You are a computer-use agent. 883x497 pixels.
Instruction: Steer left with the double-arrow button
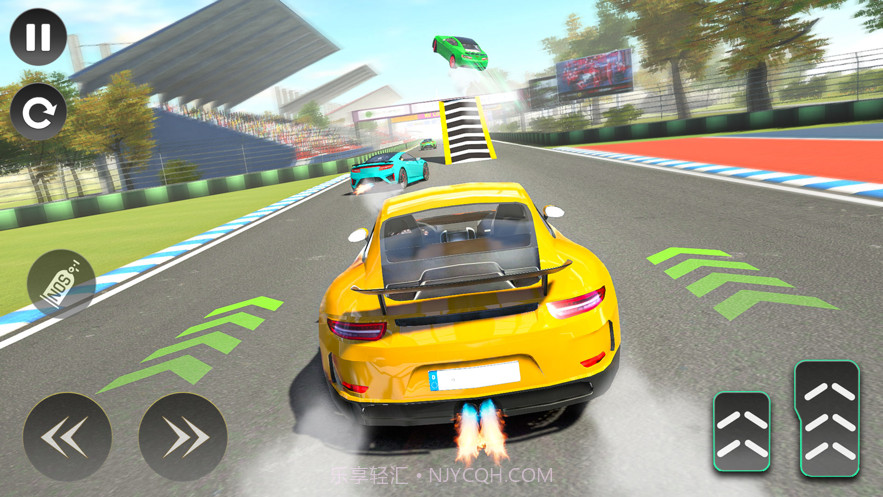(x=67, y=437)
